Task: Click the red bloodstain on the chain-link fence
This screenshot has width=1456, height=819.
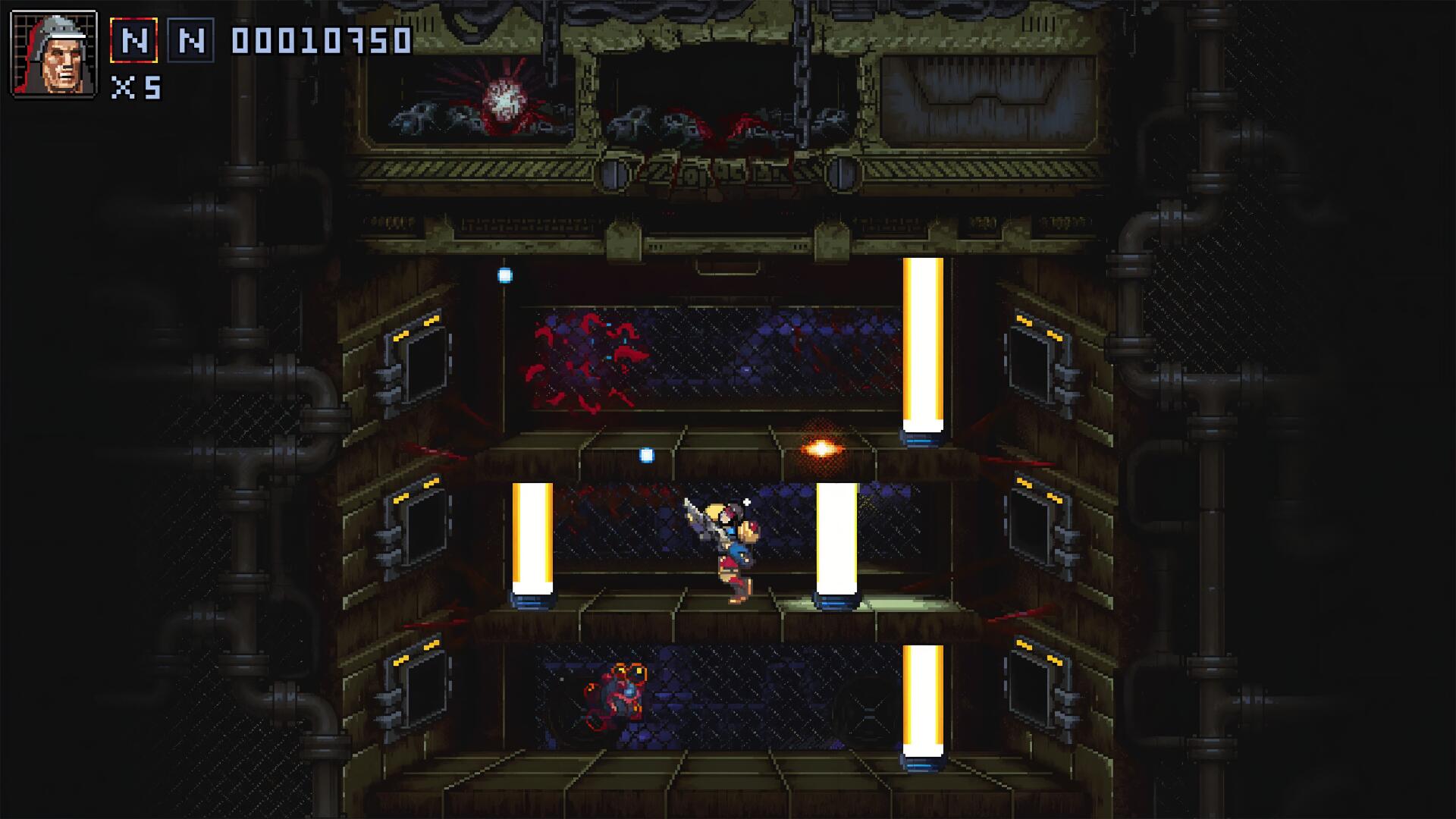Action: click(584, 356)
